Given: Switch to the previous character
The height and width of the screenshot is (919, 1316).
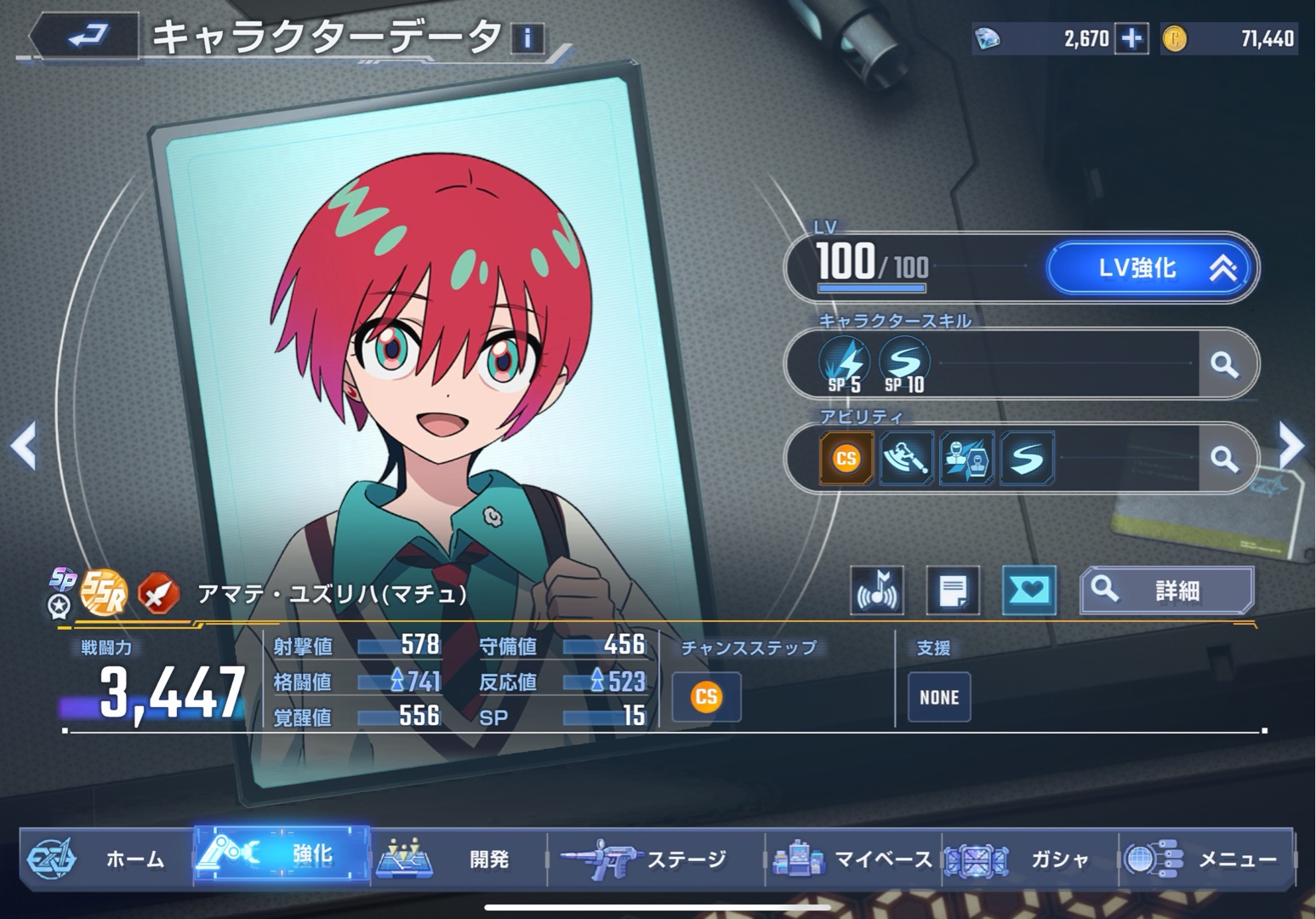Looking at the screenshot, I should coord(23,445).
